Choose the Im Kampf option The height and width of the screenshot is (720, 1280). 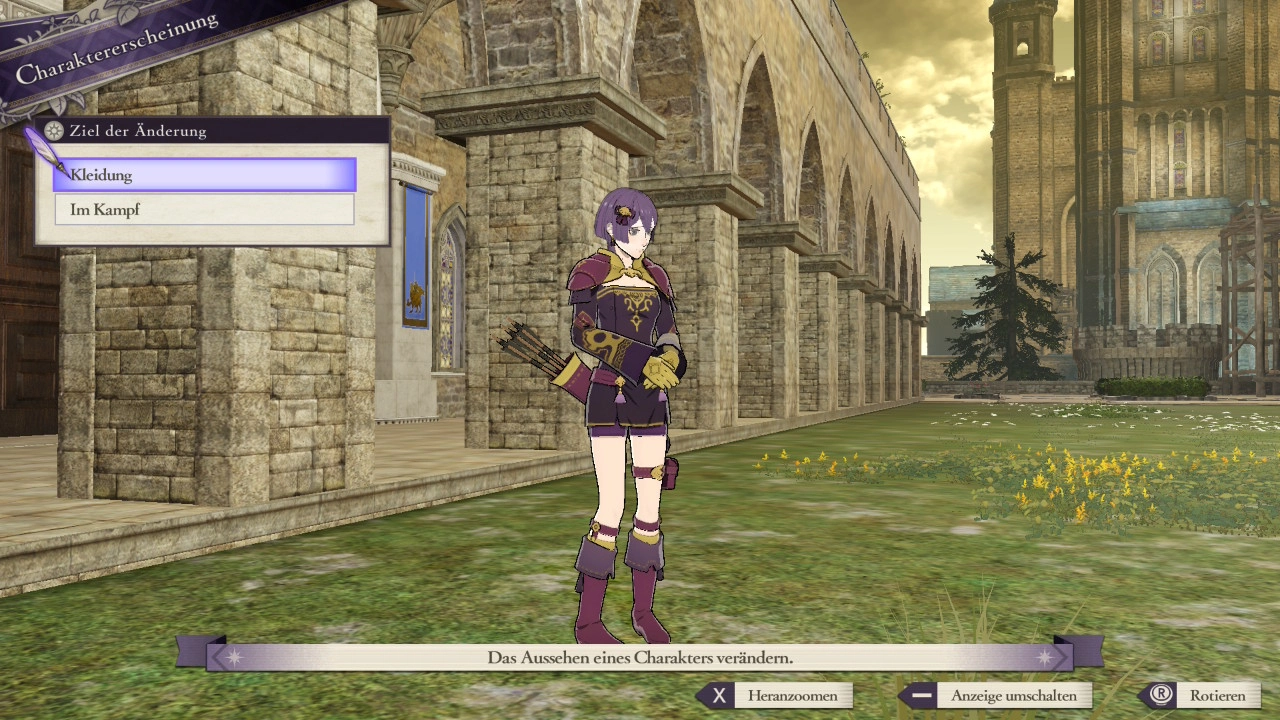coord(205,210)
